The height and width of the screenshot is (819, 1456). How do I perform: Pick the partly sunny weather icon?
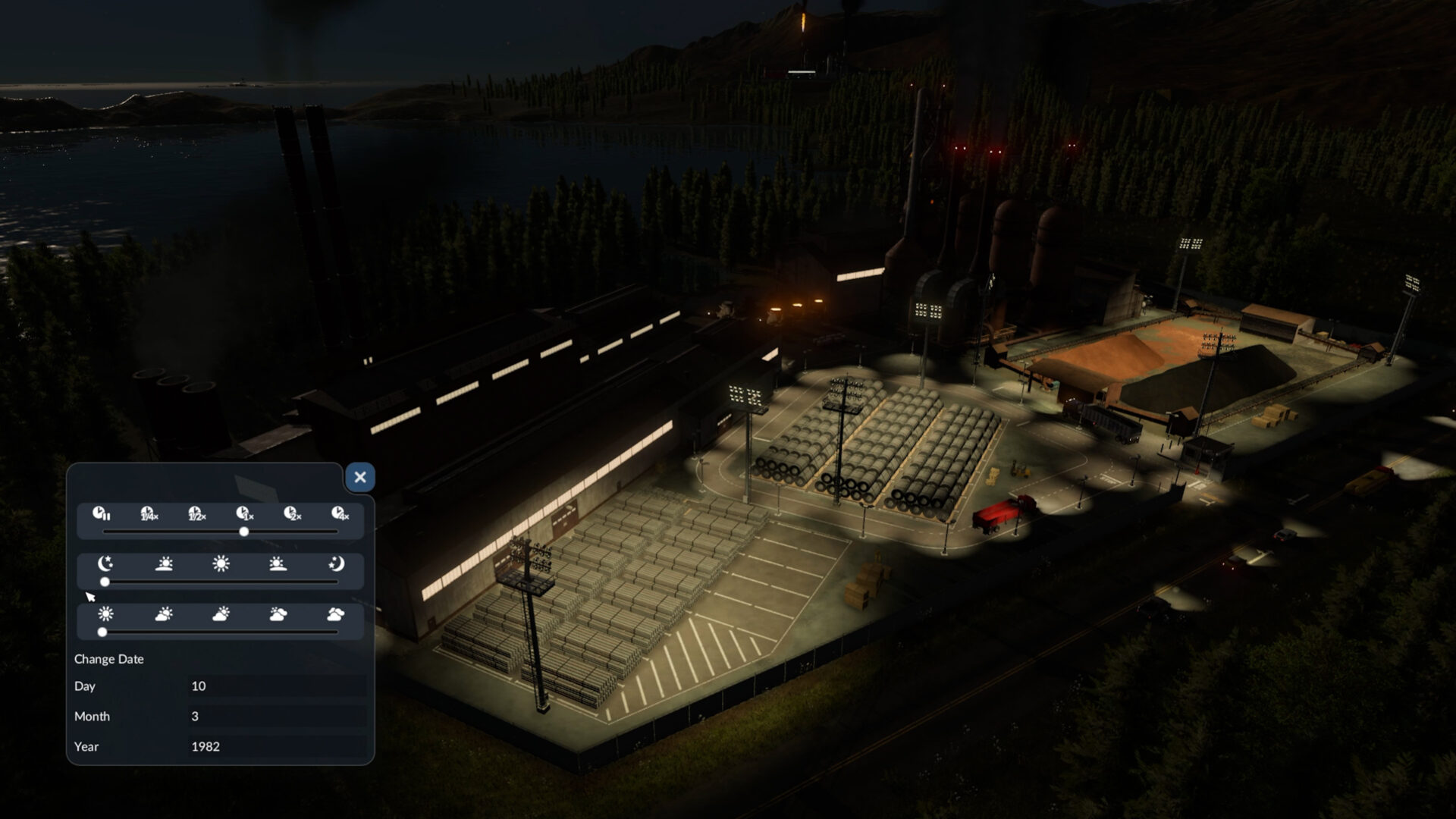click(164, 615)
